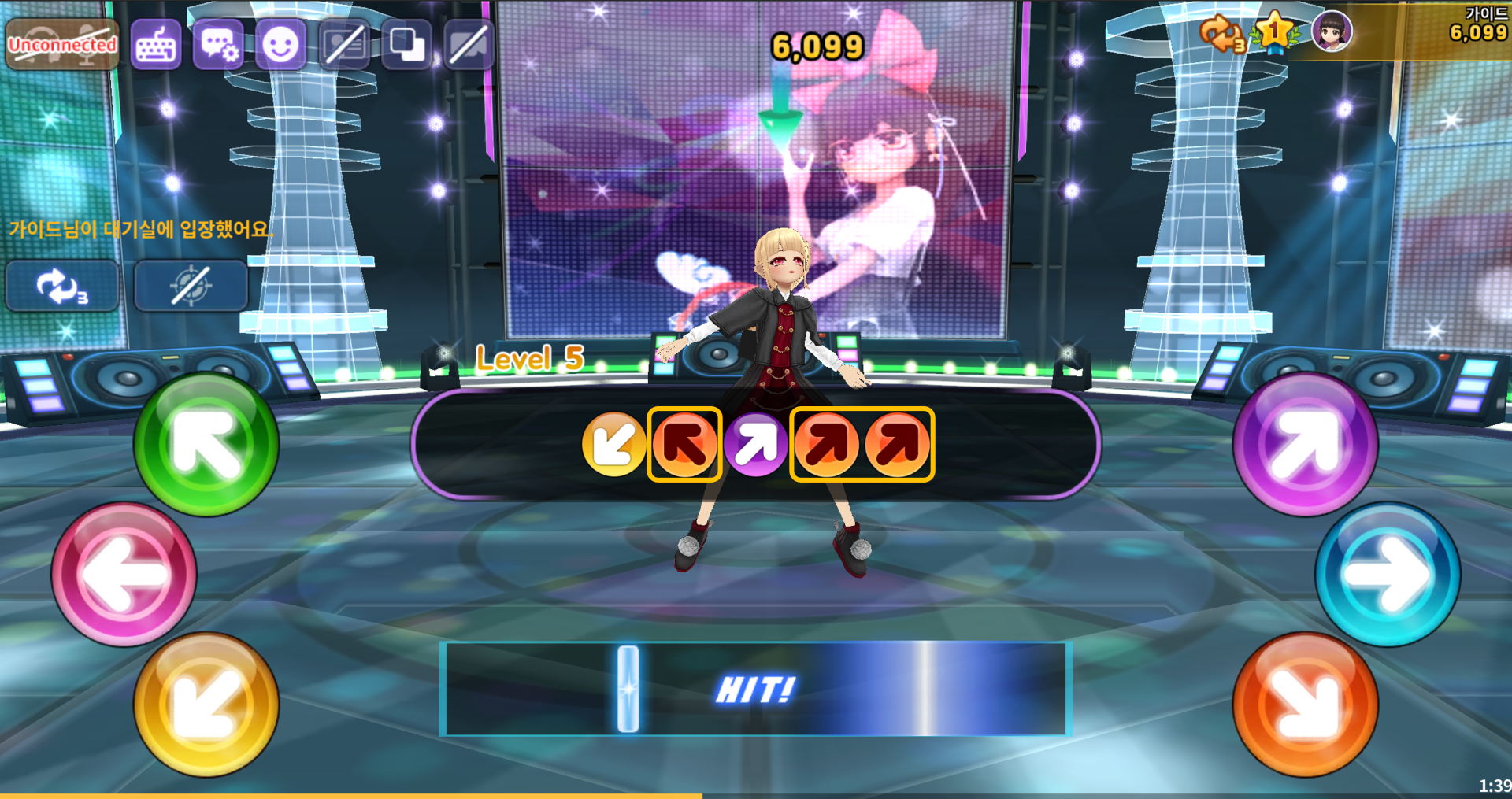Toggle the Unconnected voice chat button

coord(62,45)
